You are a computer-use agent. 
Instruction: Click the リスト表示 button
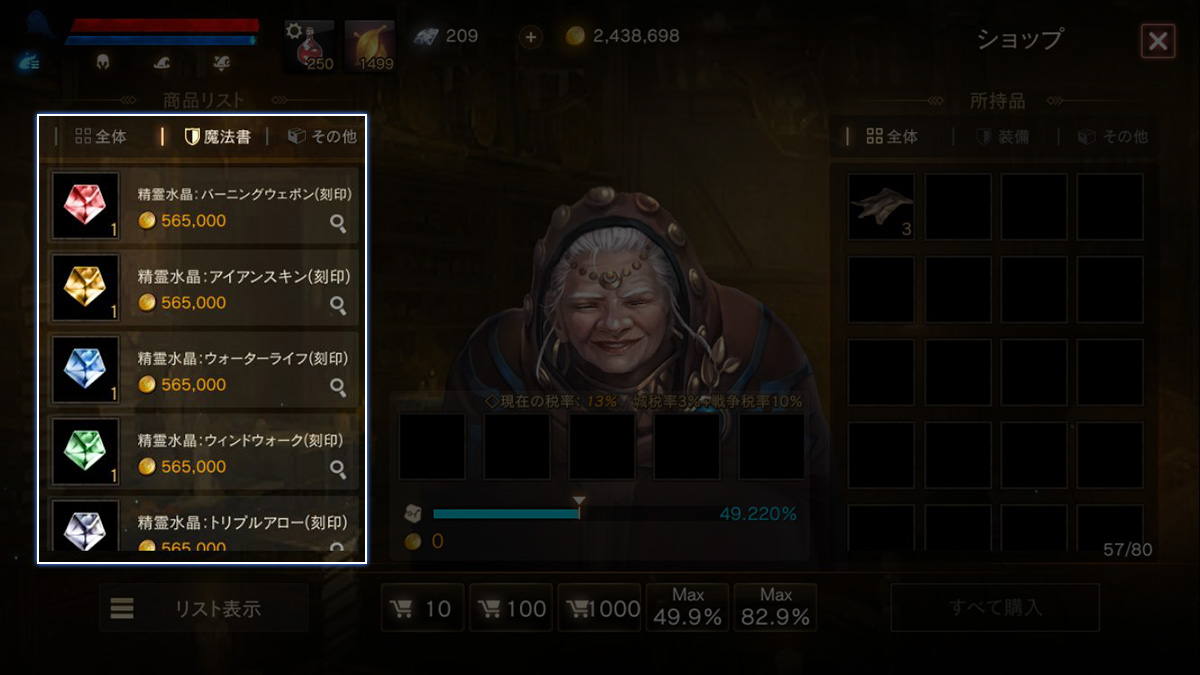pos(203,608)
